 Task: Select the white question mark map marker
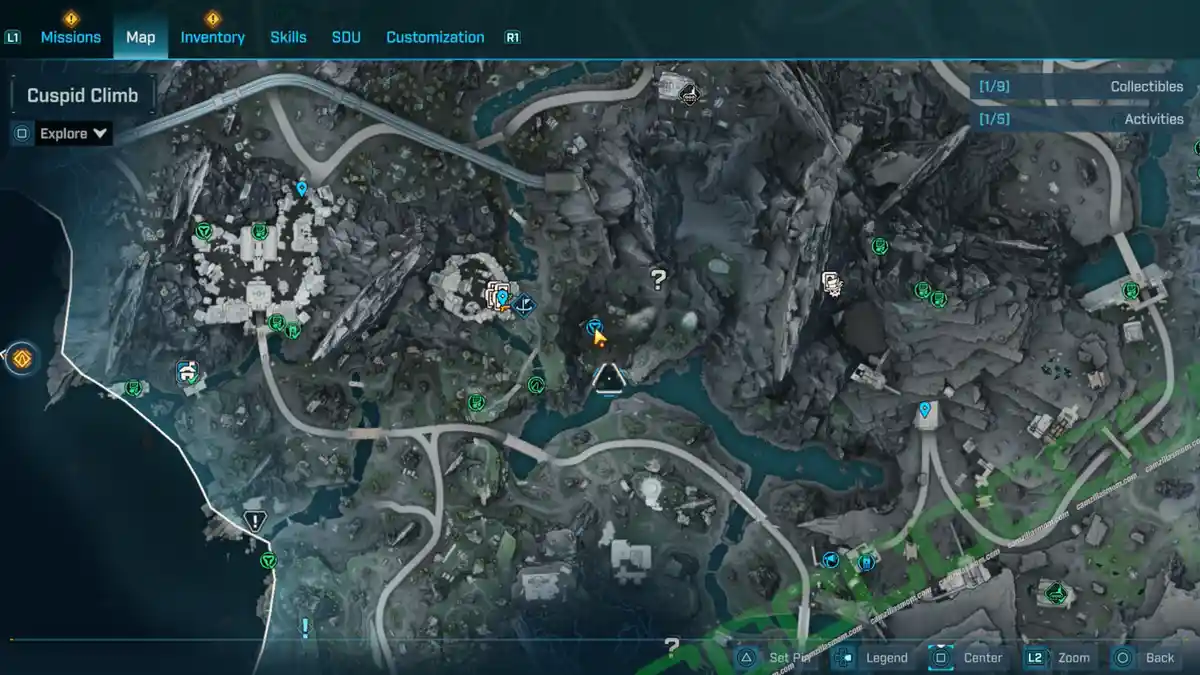658,279
